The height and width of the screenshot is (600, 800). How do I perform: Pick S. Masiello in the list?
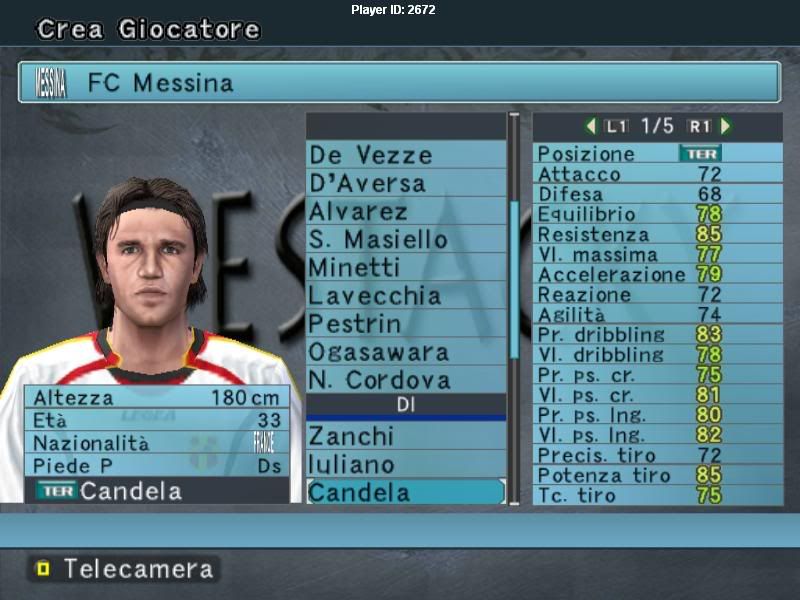click(x=405, y=239)
